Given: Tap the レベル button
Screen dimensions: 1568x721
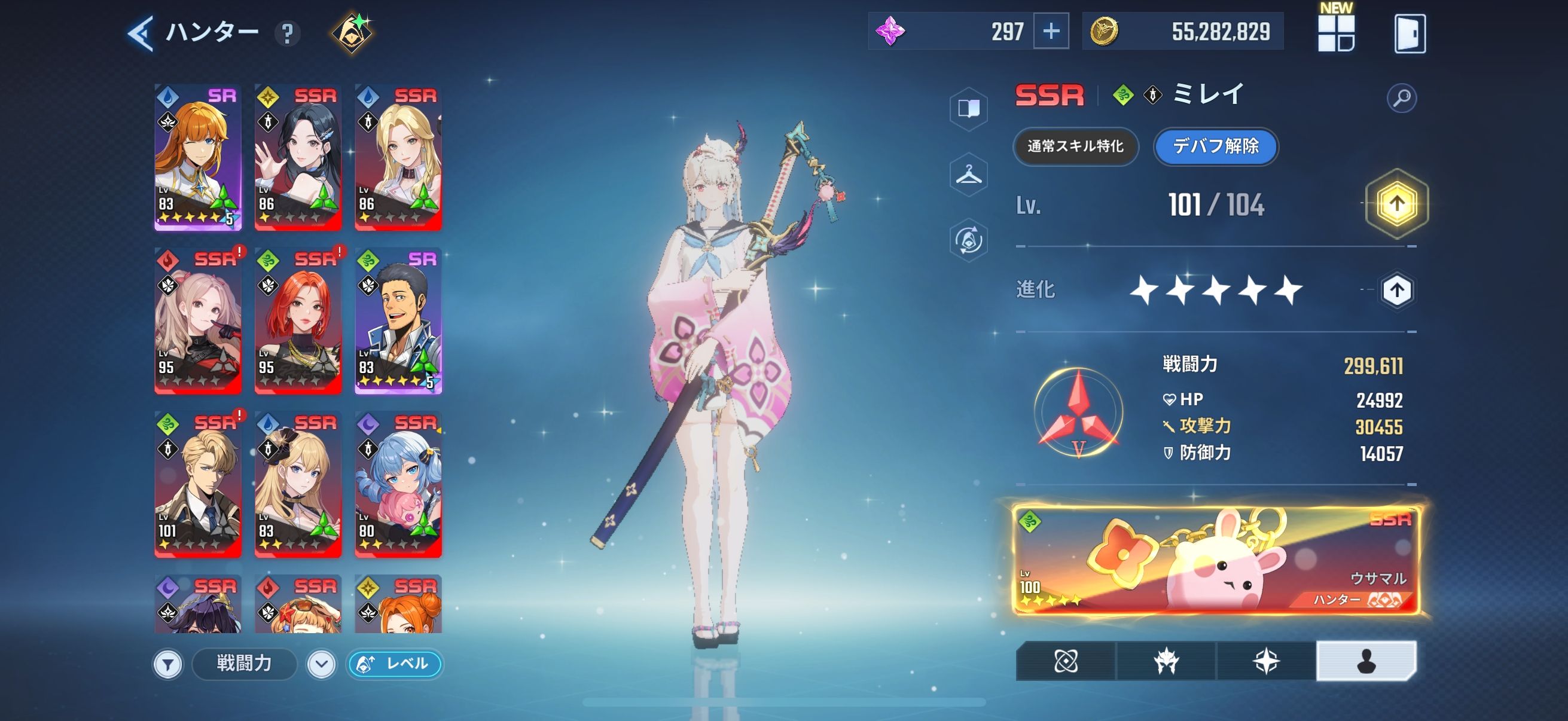Looking at the screenshot, I should click(395, 664).
